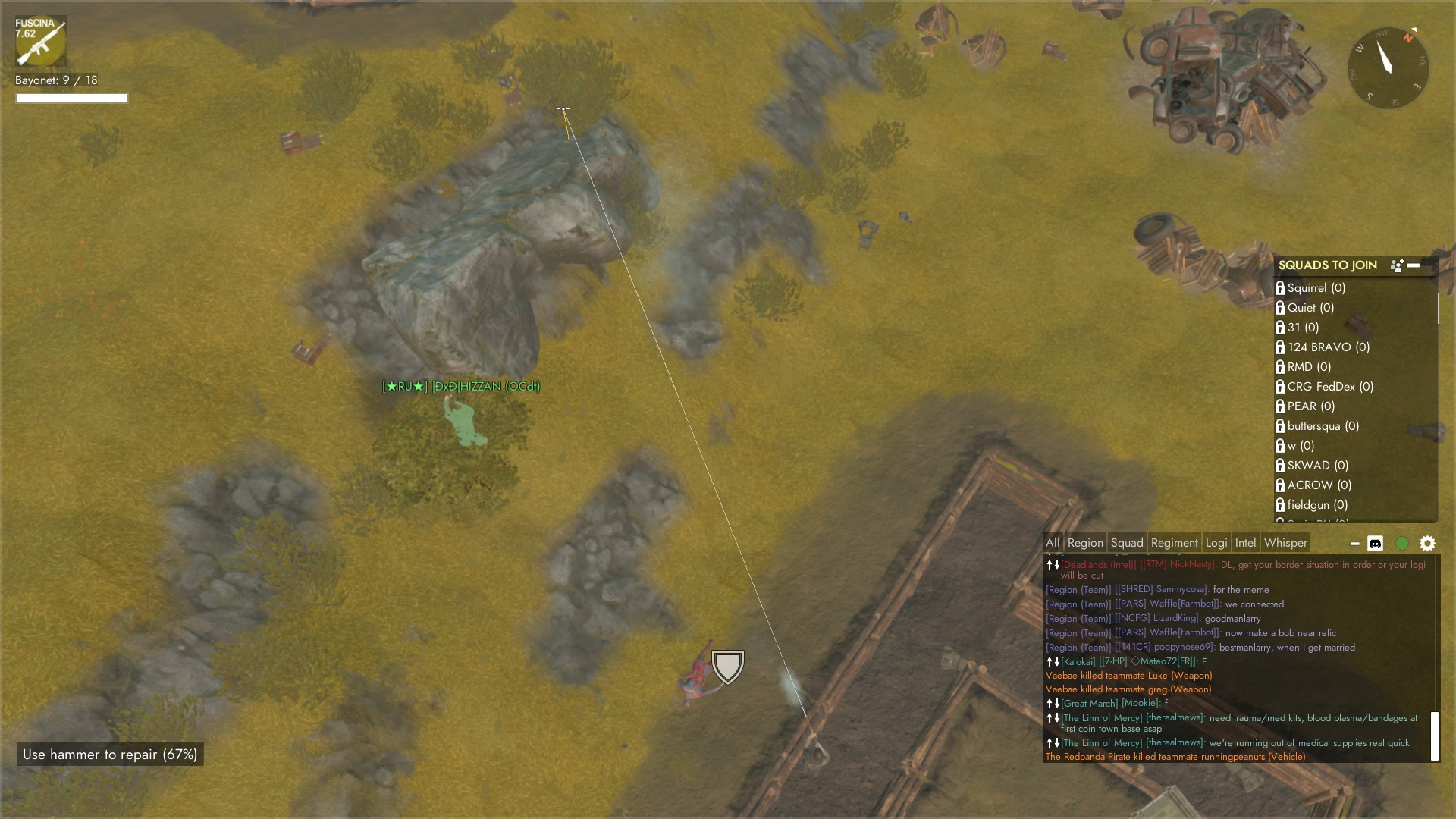Join the Squirrel squad
Viewport: 1456px width, 819px height.
coord(1316,288)
